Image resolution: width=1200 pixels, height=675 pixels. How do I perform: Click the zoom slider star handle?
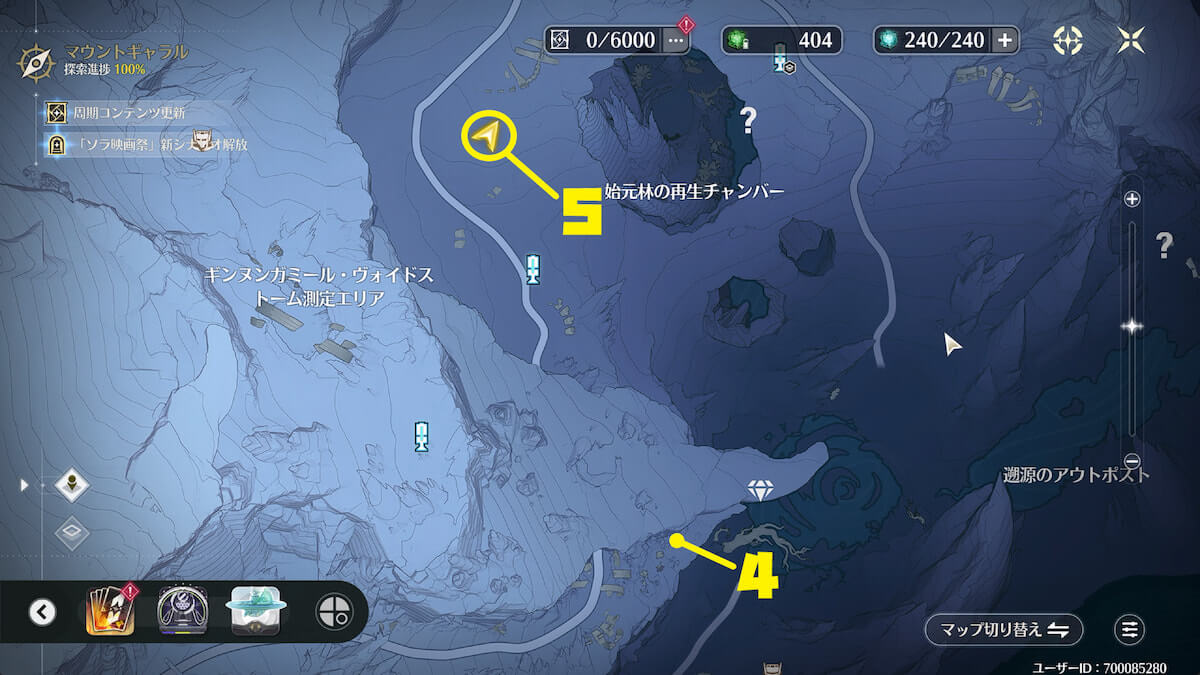coord(1132,326)
